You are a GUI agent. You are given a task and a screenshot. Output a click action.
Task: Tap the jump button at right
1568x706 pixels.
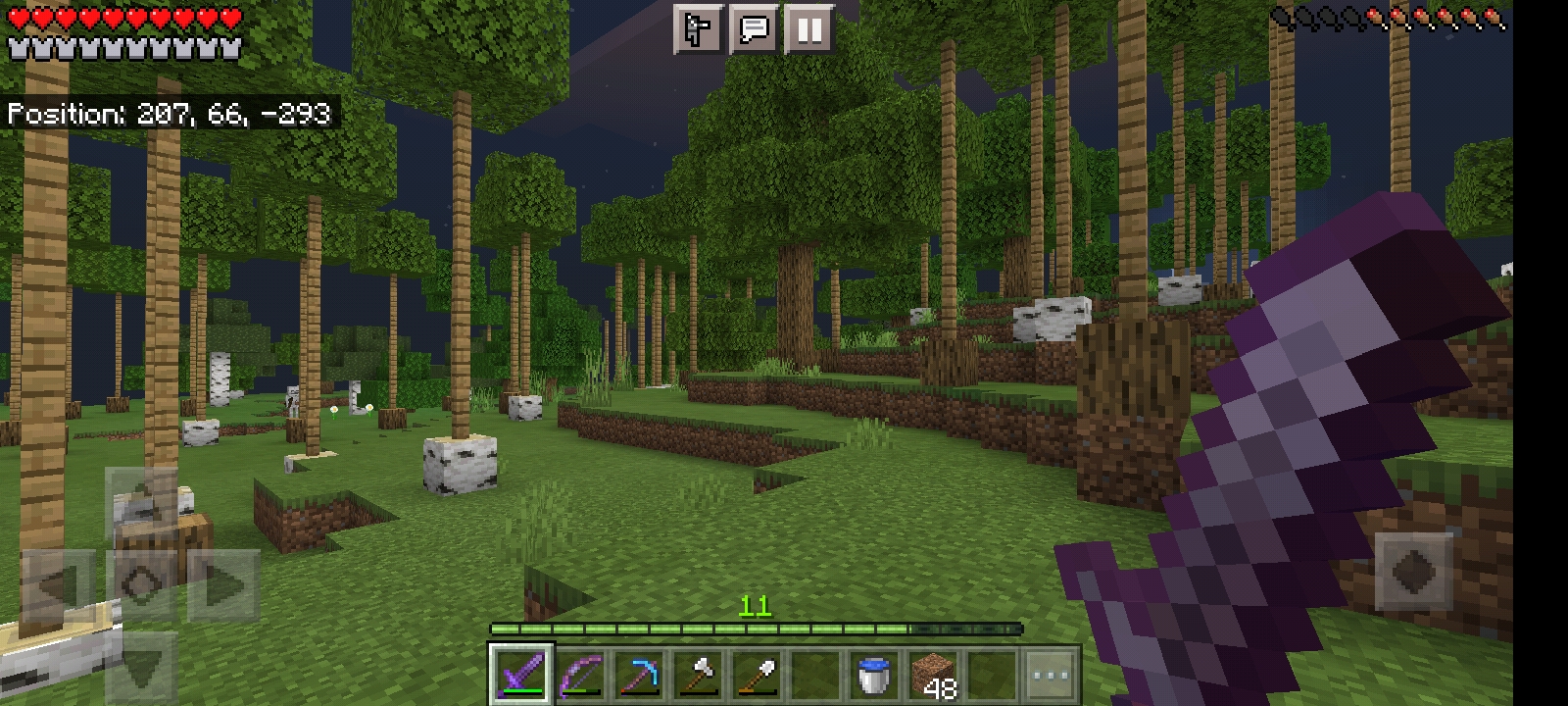1414,571
